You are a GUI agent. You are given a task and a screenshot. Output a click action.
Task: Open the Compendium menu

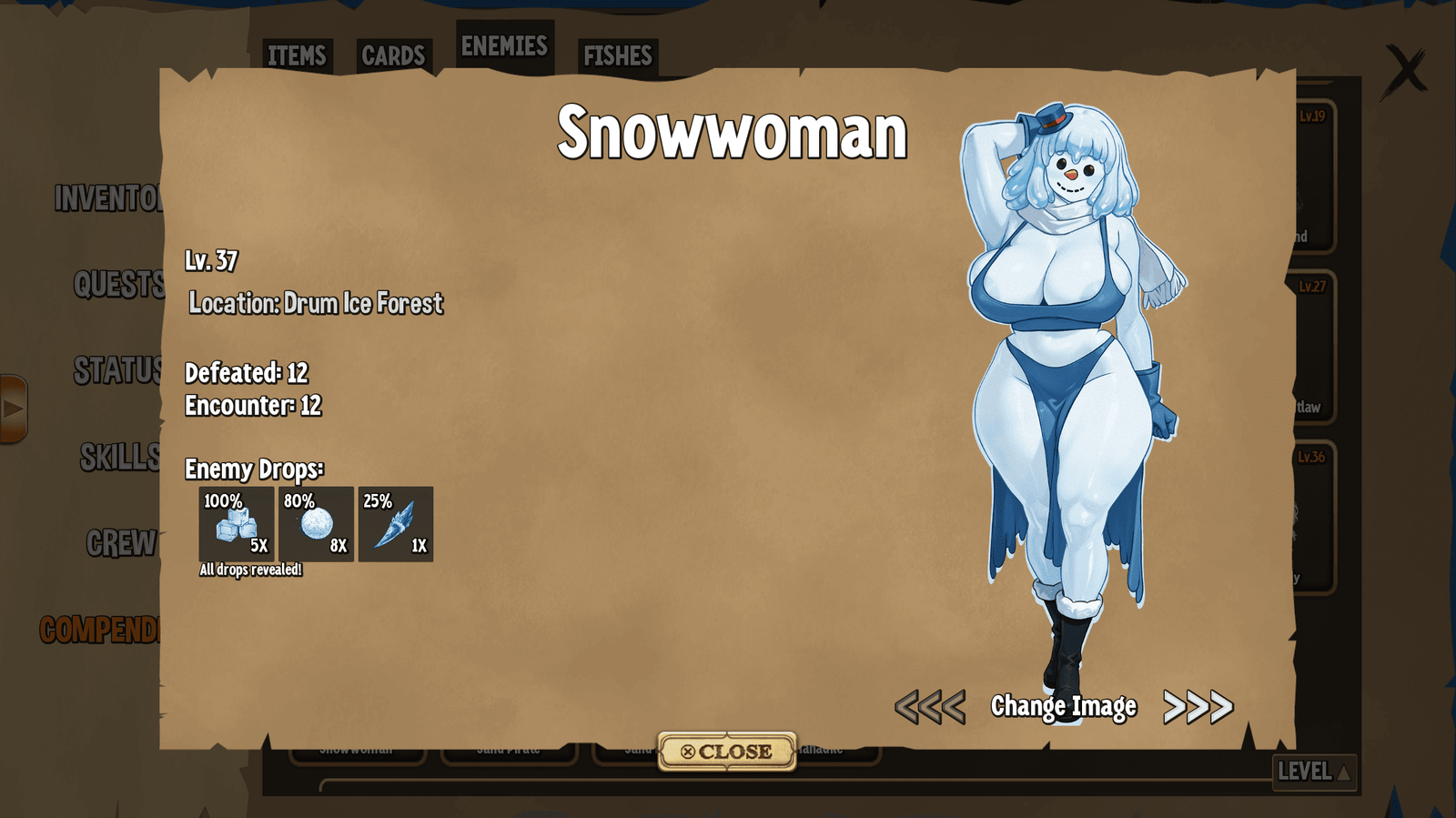click(x=100, y=630)
